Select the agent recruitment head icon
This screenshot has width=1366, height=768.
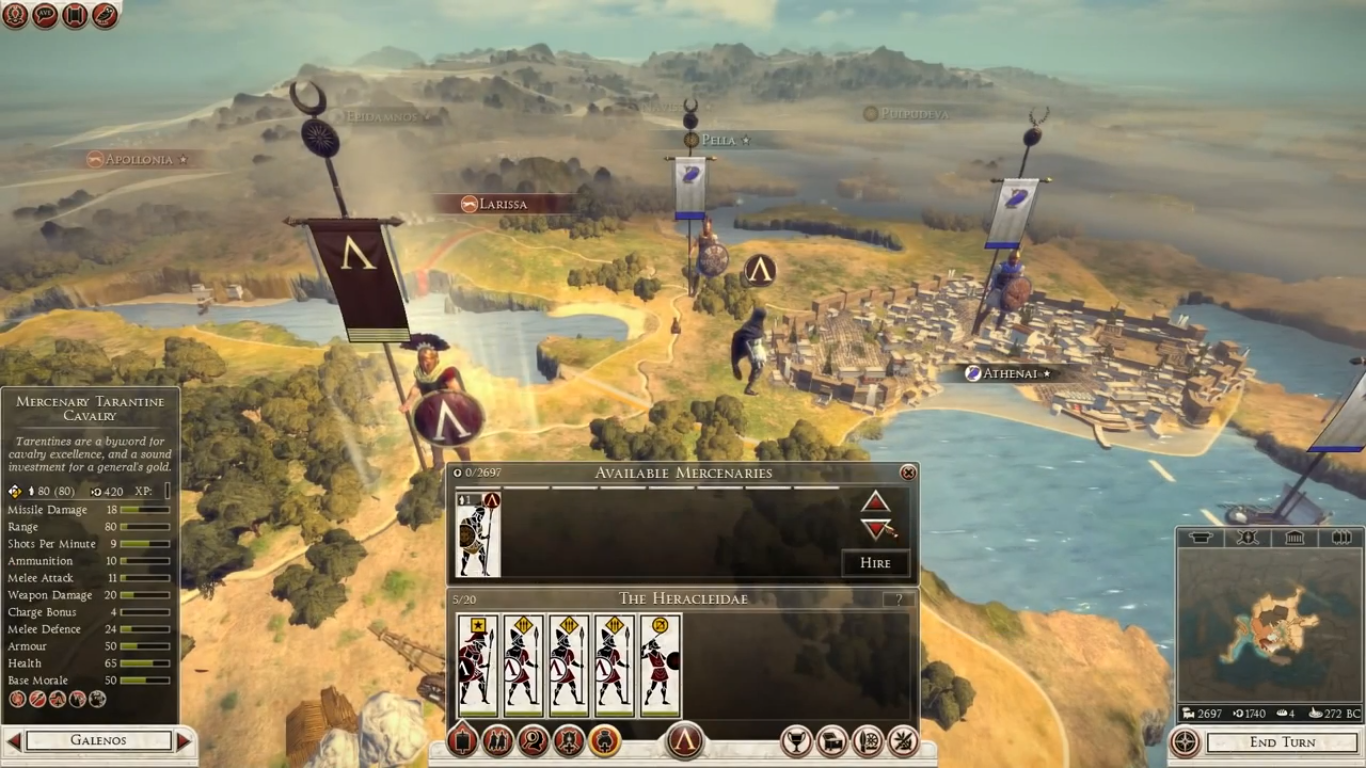pos(531,742)
